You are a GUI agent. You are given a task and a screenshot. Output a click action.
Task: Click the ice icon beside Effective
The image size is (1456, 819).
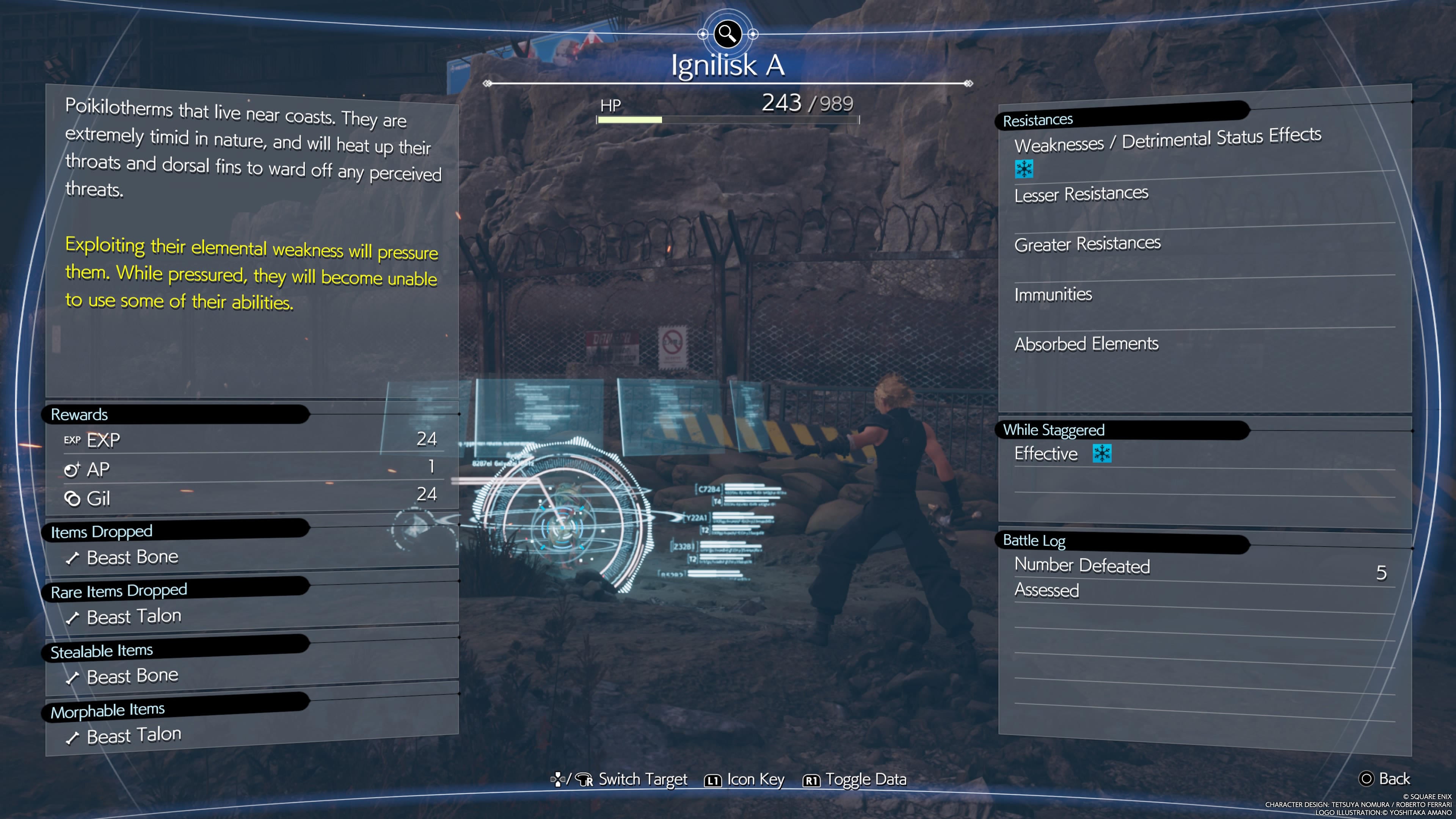tap(1101, 453)
